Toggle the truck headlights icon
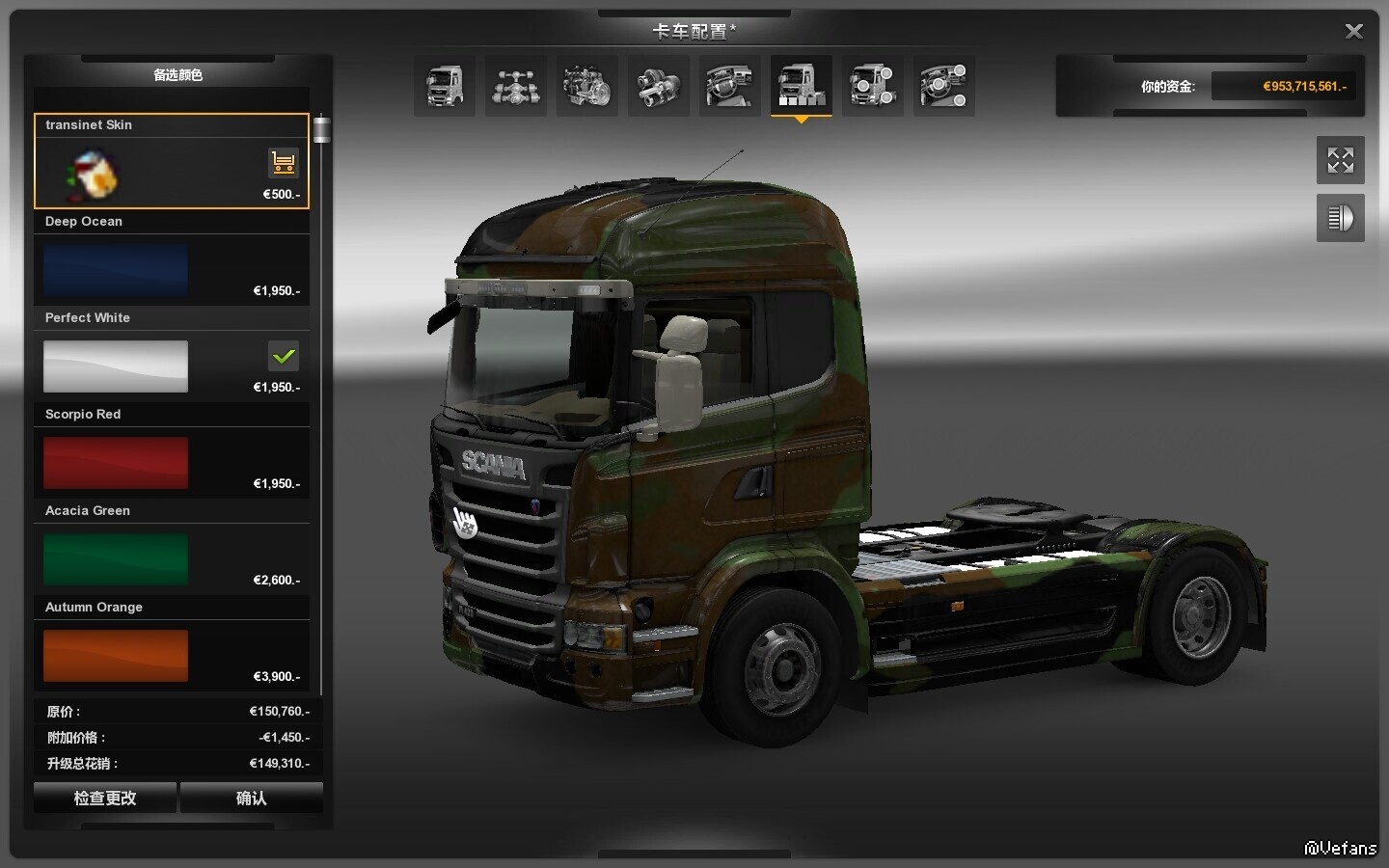 1340,218
